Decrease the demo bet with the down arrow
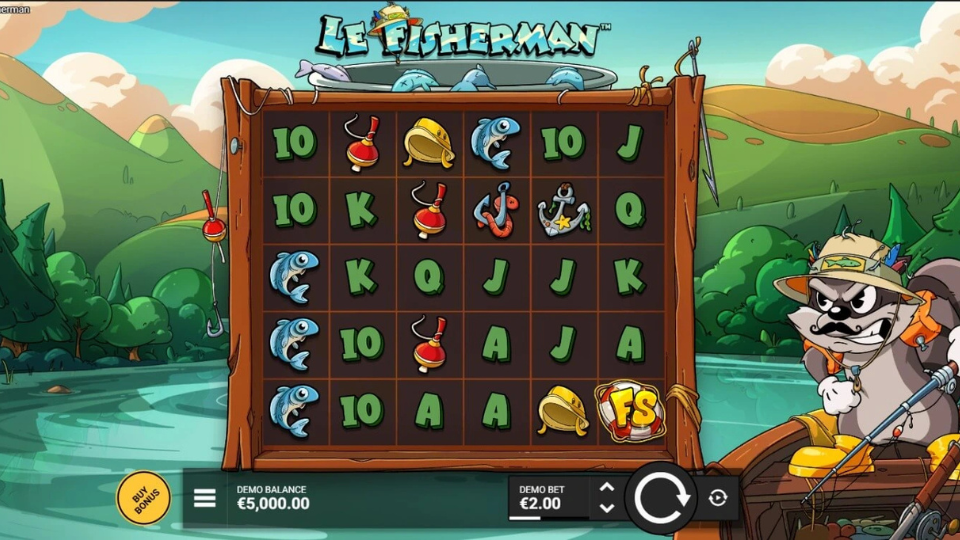 (606, 508)
